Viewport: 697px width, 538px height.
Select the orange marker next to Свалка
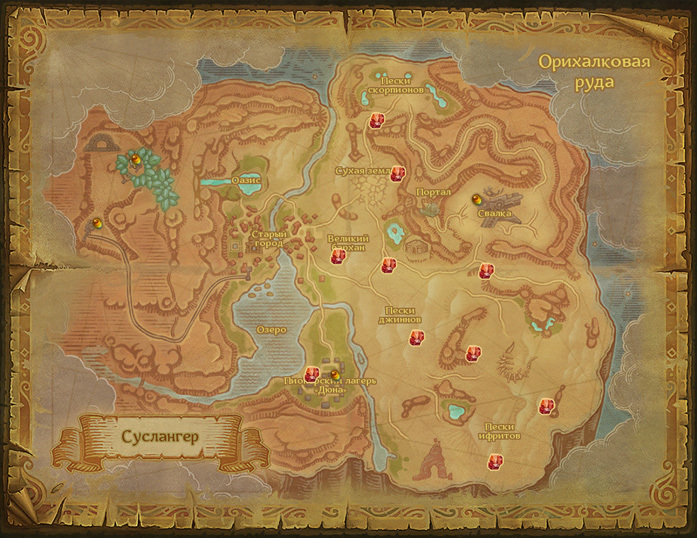click(x=475, y=199)
